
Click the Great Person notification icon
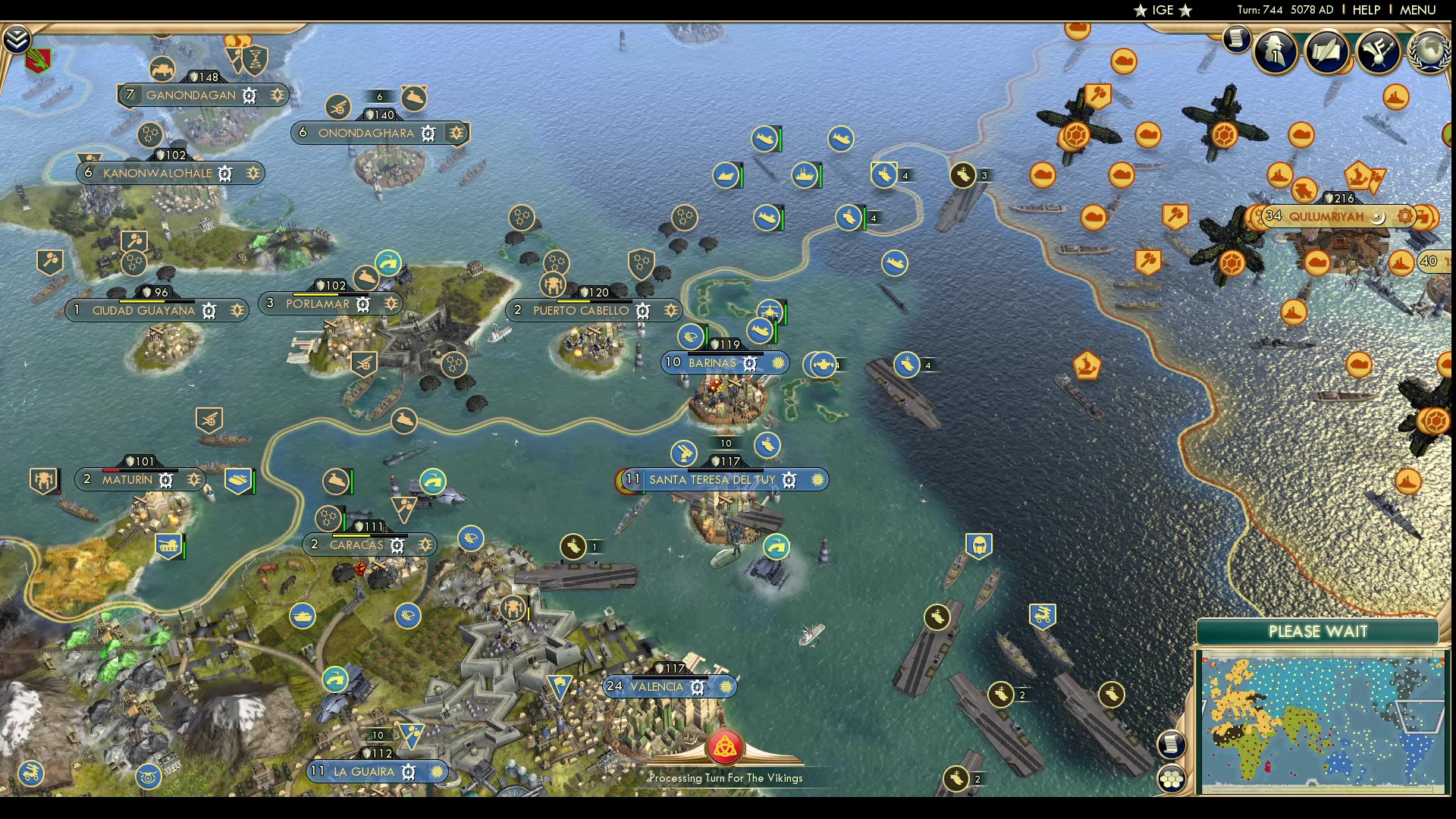tap(1275, 53)
